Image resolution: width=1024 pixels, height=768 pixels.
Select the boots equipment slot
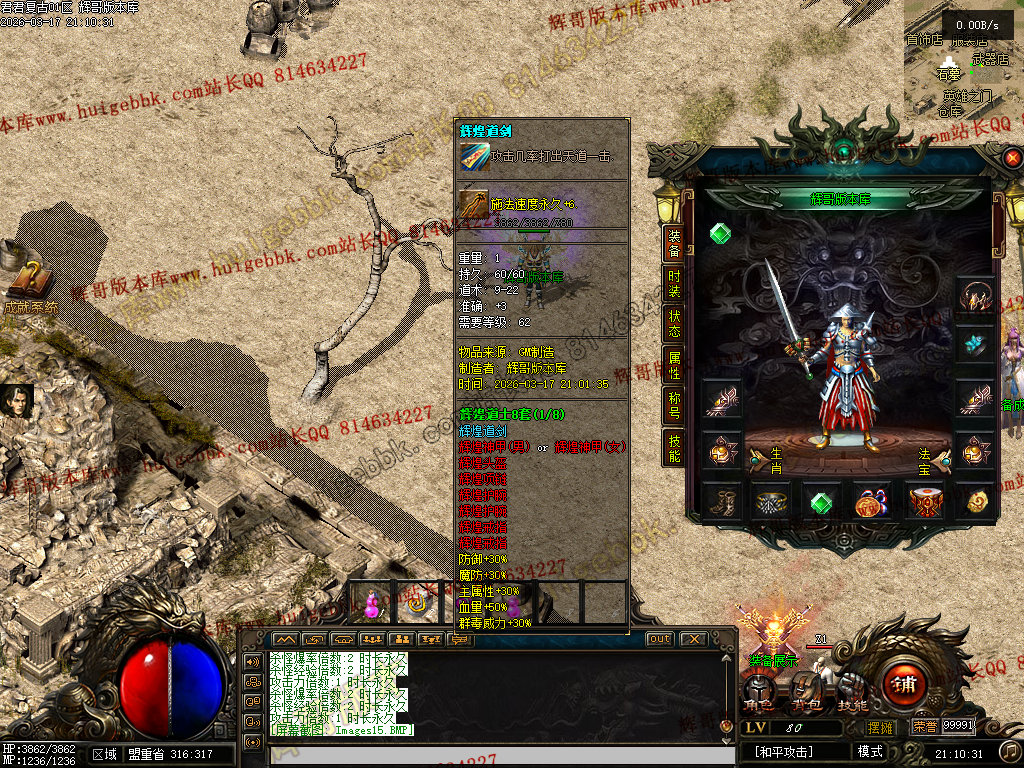coord(722,502)
